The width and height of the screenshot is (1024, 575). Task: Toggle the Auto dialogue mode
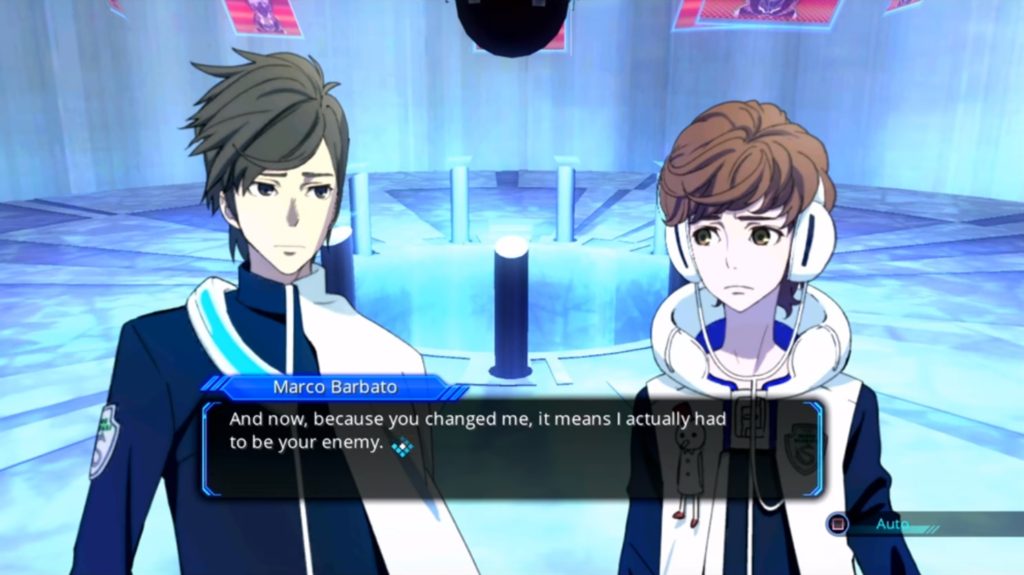[880, 524]
